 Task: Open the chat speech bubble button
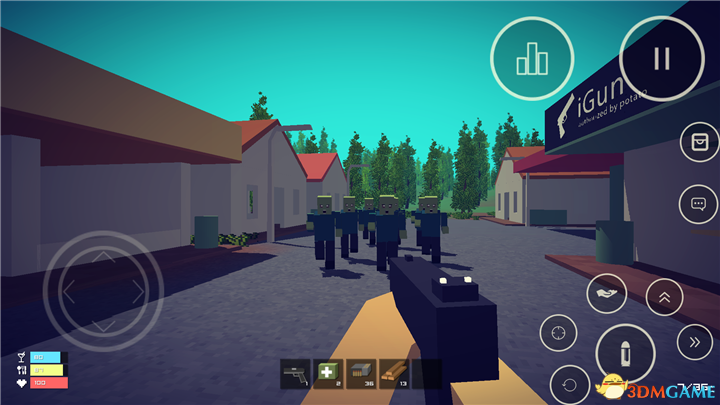tap(697, 206)
